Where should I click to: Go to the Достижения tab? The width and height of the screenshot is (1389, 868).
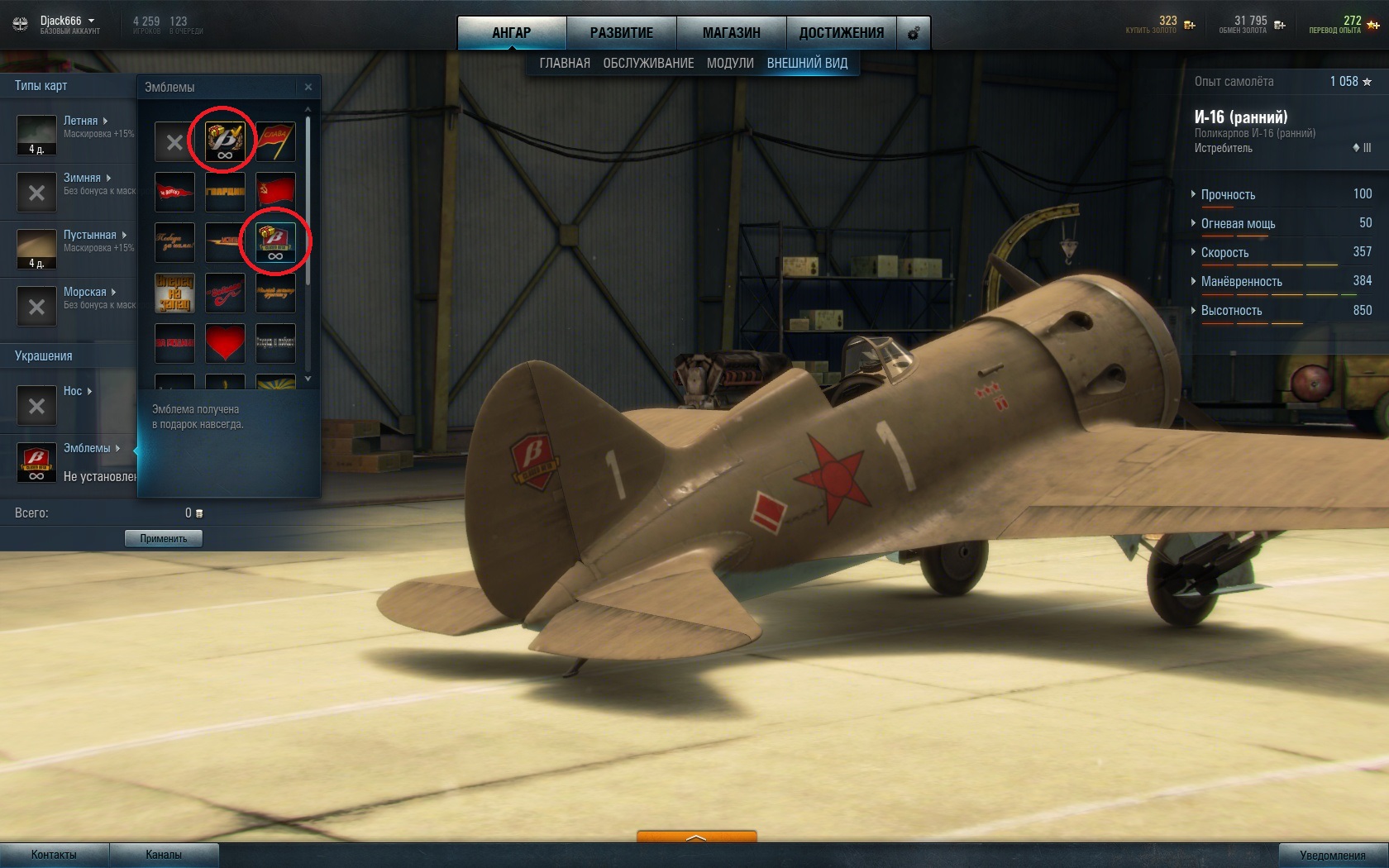click(841, 33)
